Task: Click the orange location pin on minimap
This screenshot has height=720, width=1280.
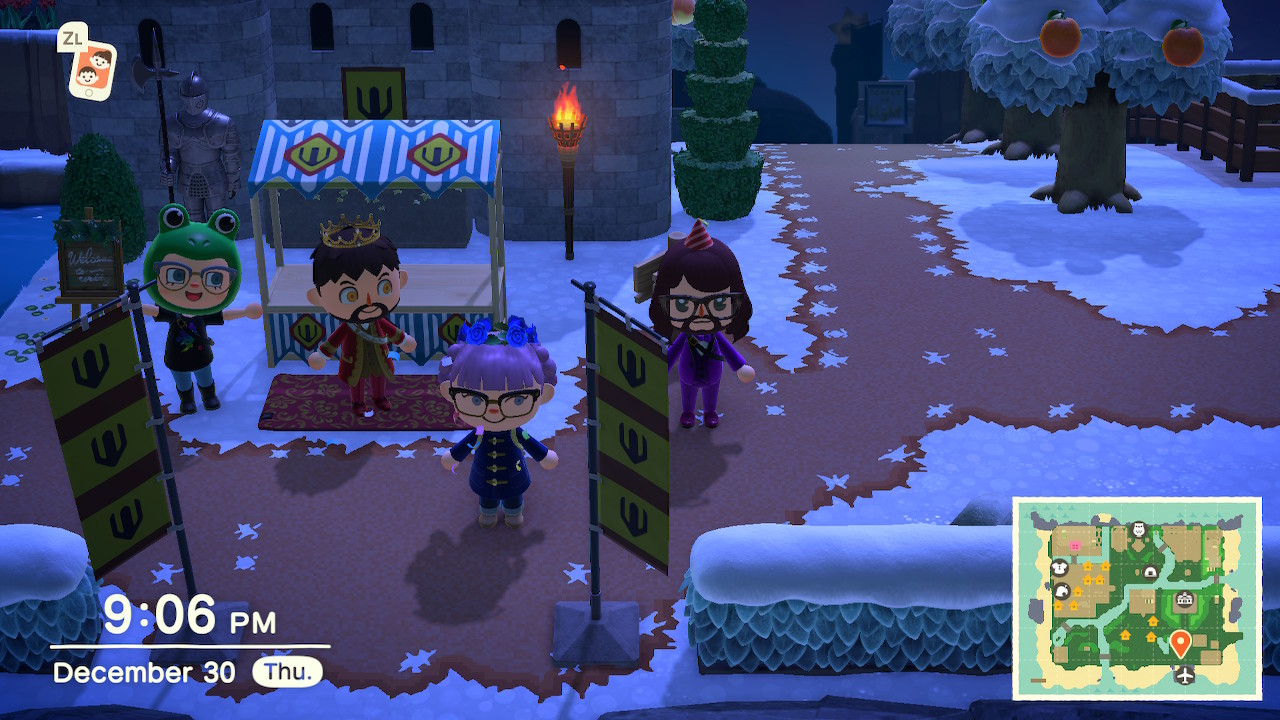Action: tap(1180, 642)
